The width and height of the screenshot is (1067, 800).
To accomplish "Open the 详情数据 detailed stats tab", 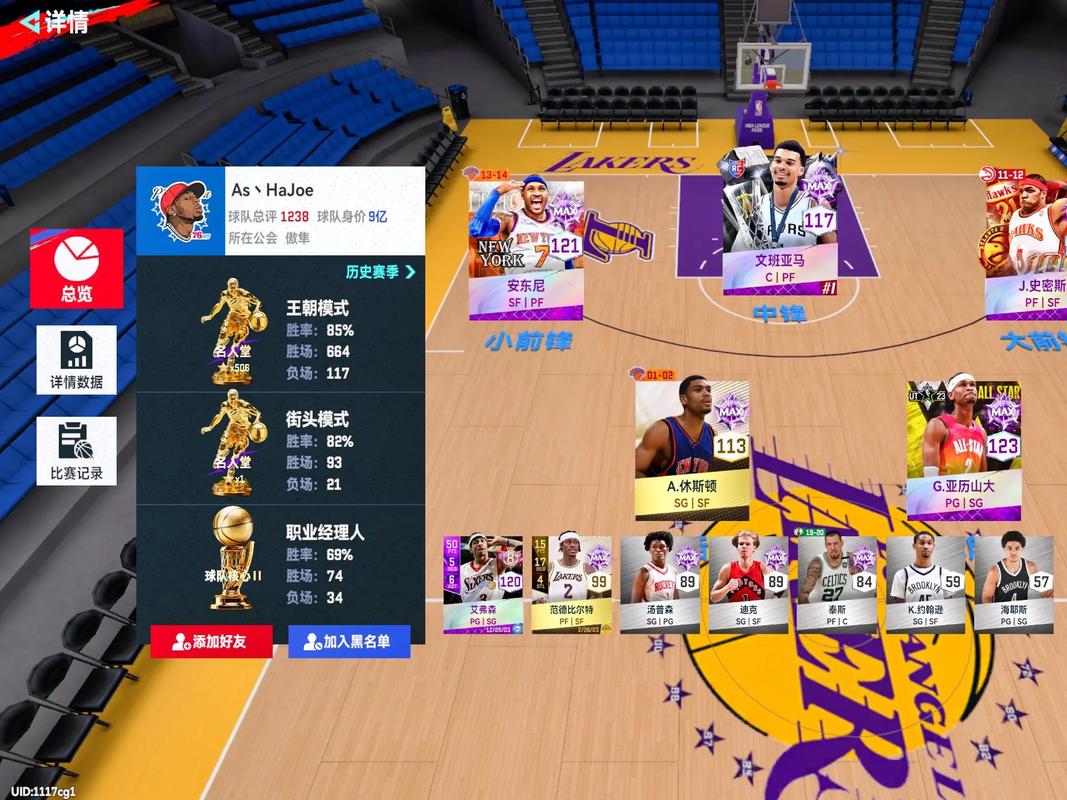I will [77, 359].
